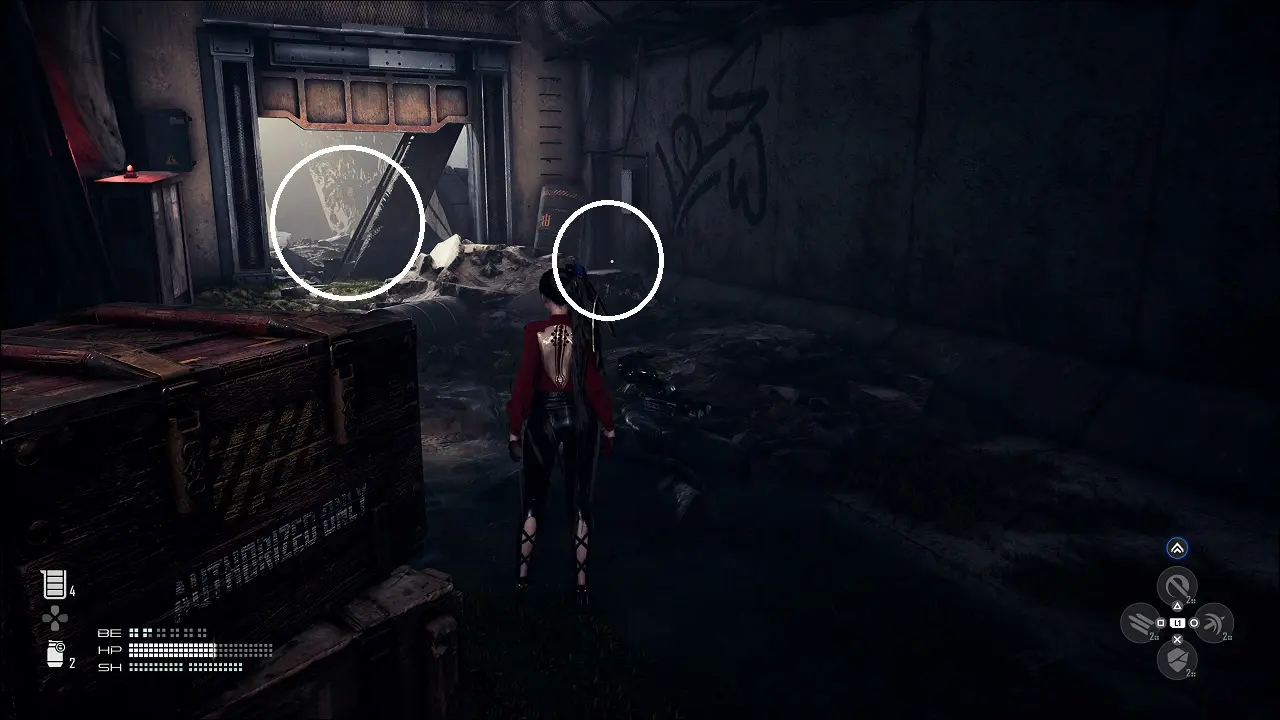
Task: Activate the crescent sweep skill icon
Action: tap(1213, 623)
